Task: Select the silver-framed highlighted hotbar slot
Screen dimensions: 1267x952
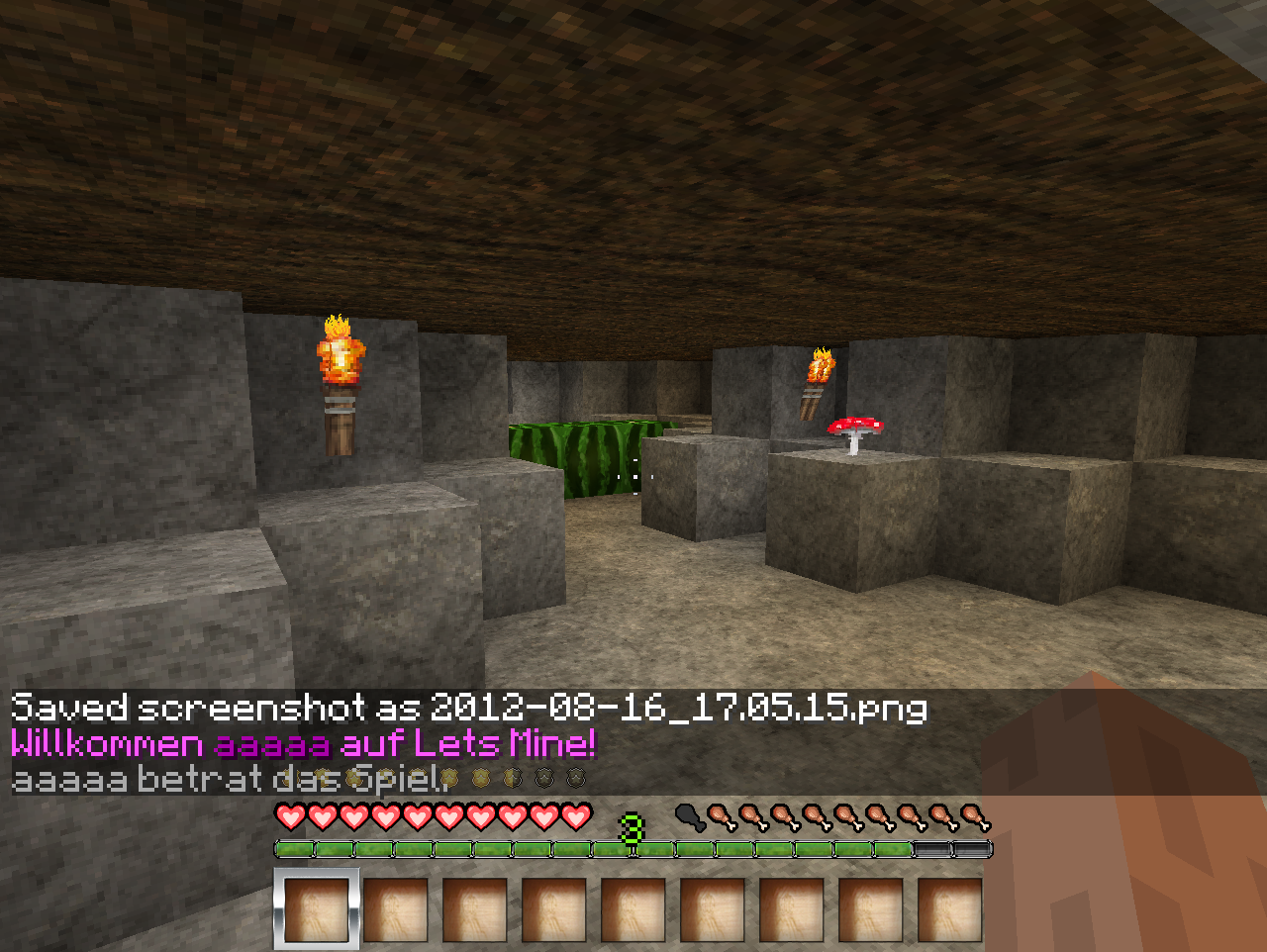Action: [317, 909]
